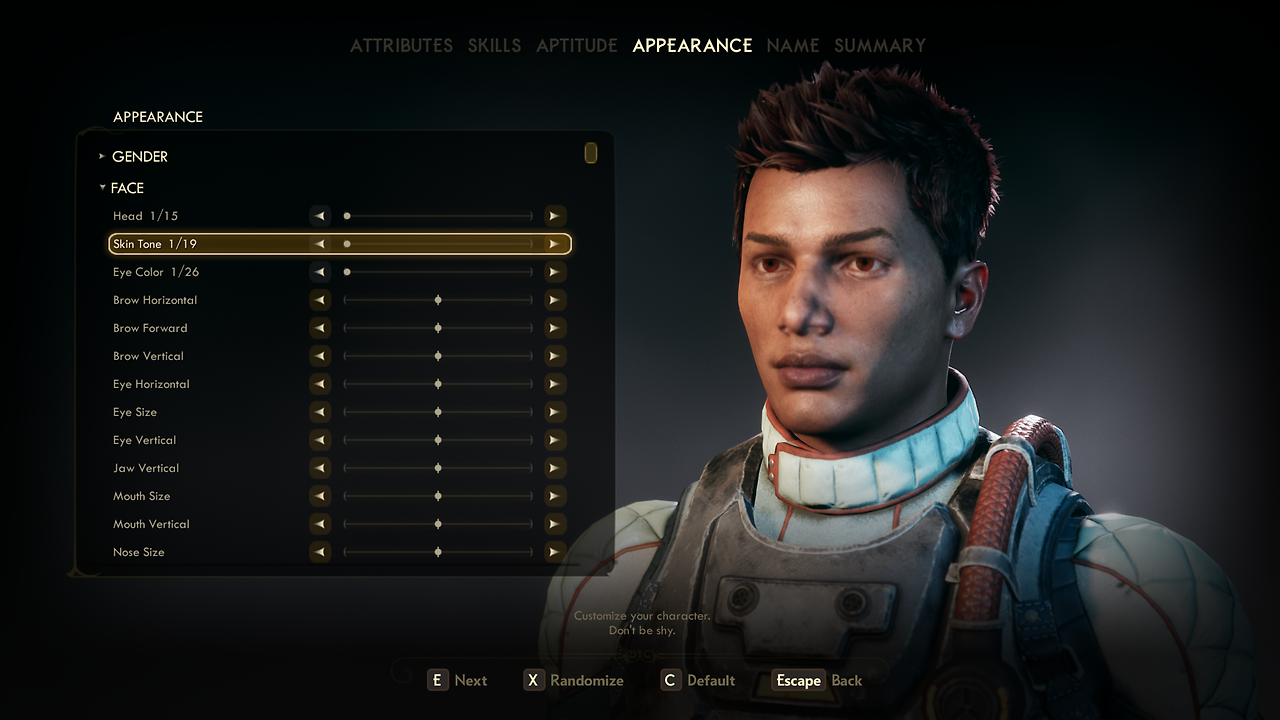Screen dimensions: 1280x720
Task: Decrease Eye Size with left arrow
Action: (320, 412)
